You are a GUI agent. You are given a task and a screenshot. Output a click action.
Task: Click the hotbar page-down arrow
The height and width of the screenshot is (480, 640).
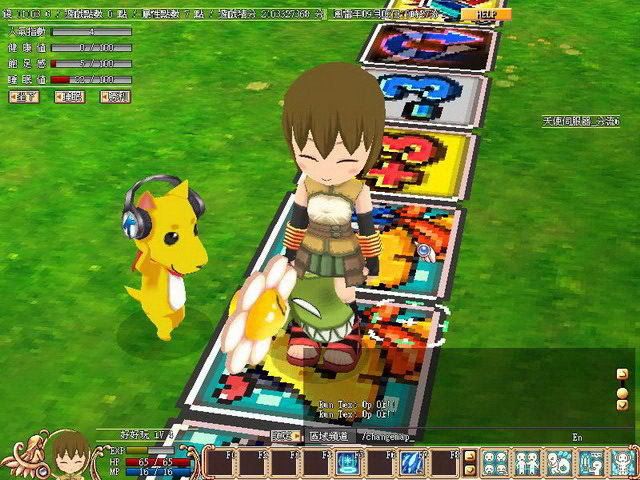click(469, 470)
